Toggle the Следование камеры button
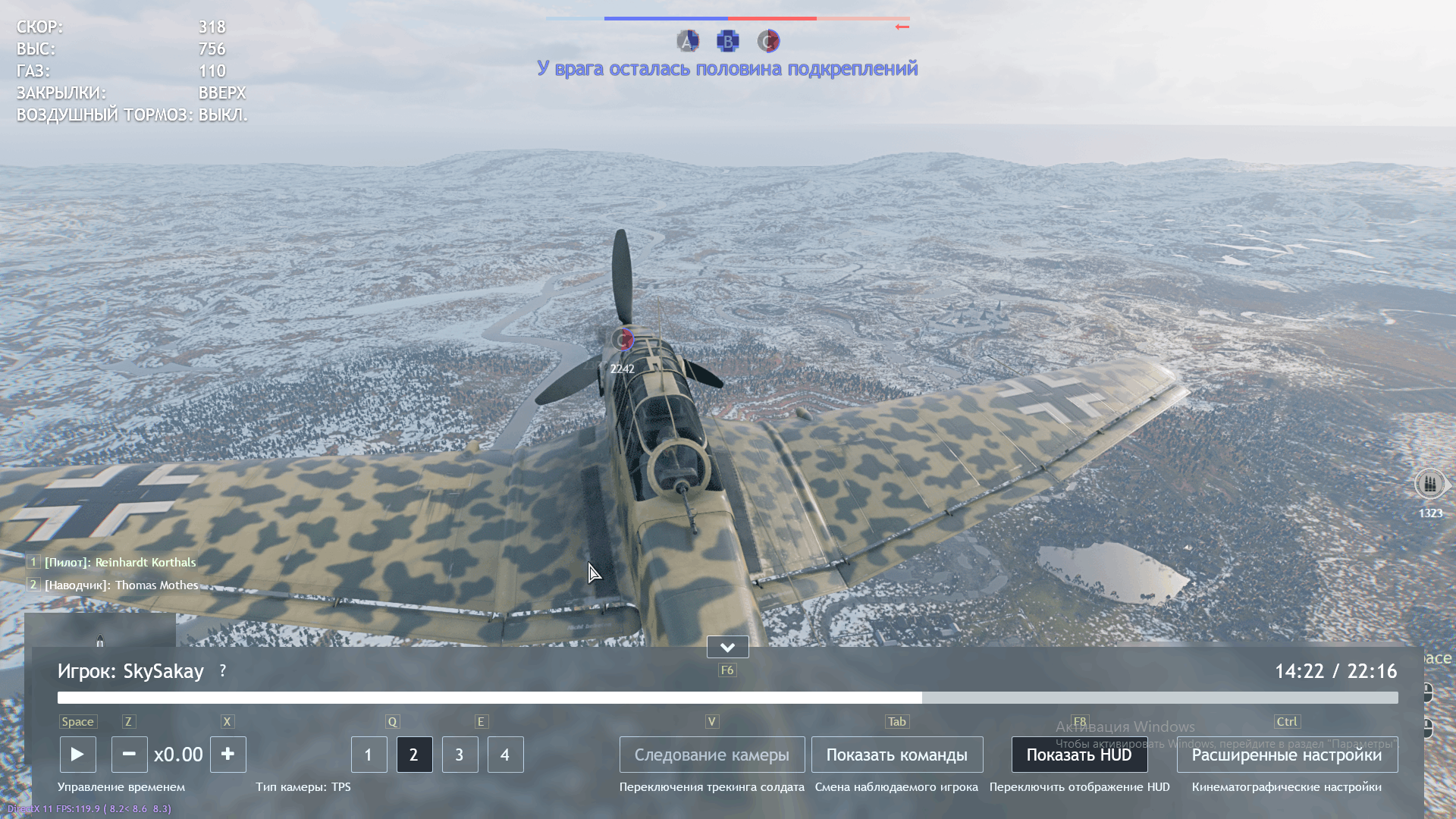This screenshot has width=1456, height=819. 711,755
